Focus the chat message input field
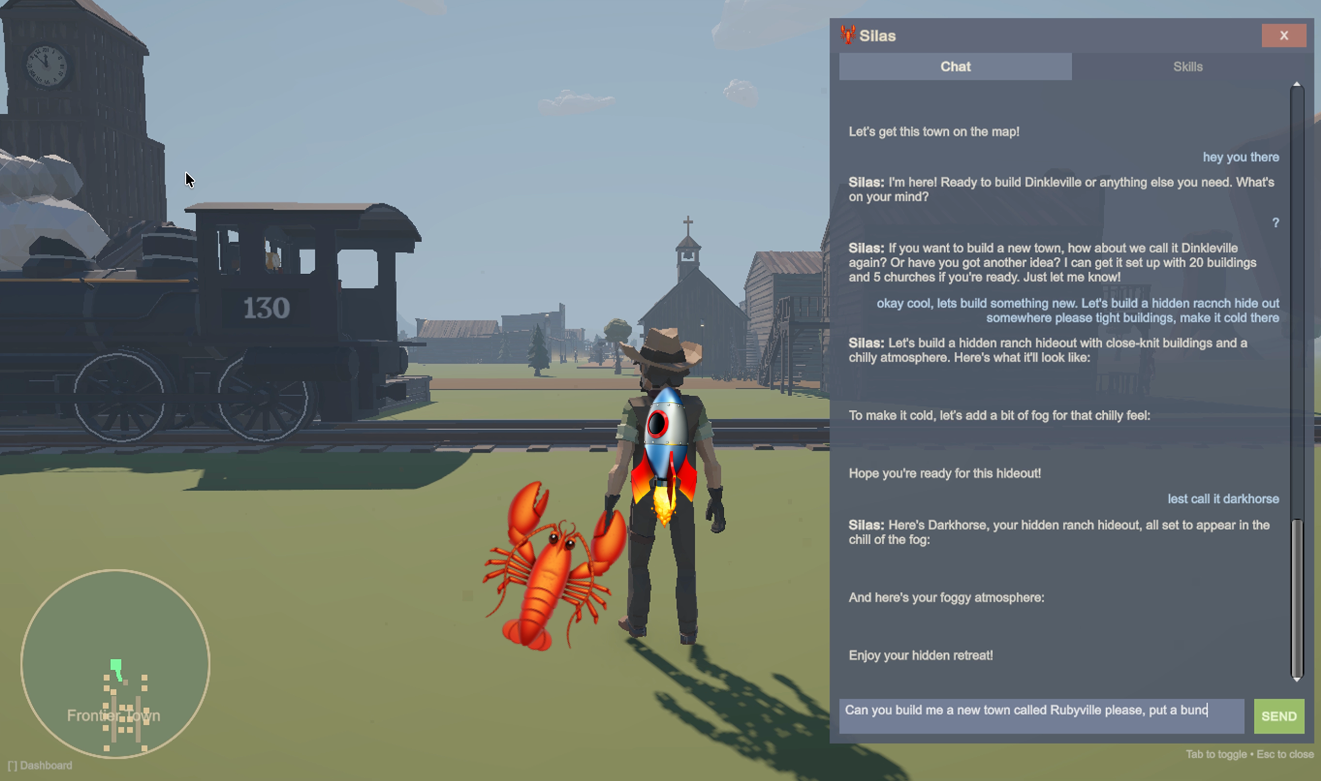This screenshot has width=1321, height=781. click(x=1041, y=716)
